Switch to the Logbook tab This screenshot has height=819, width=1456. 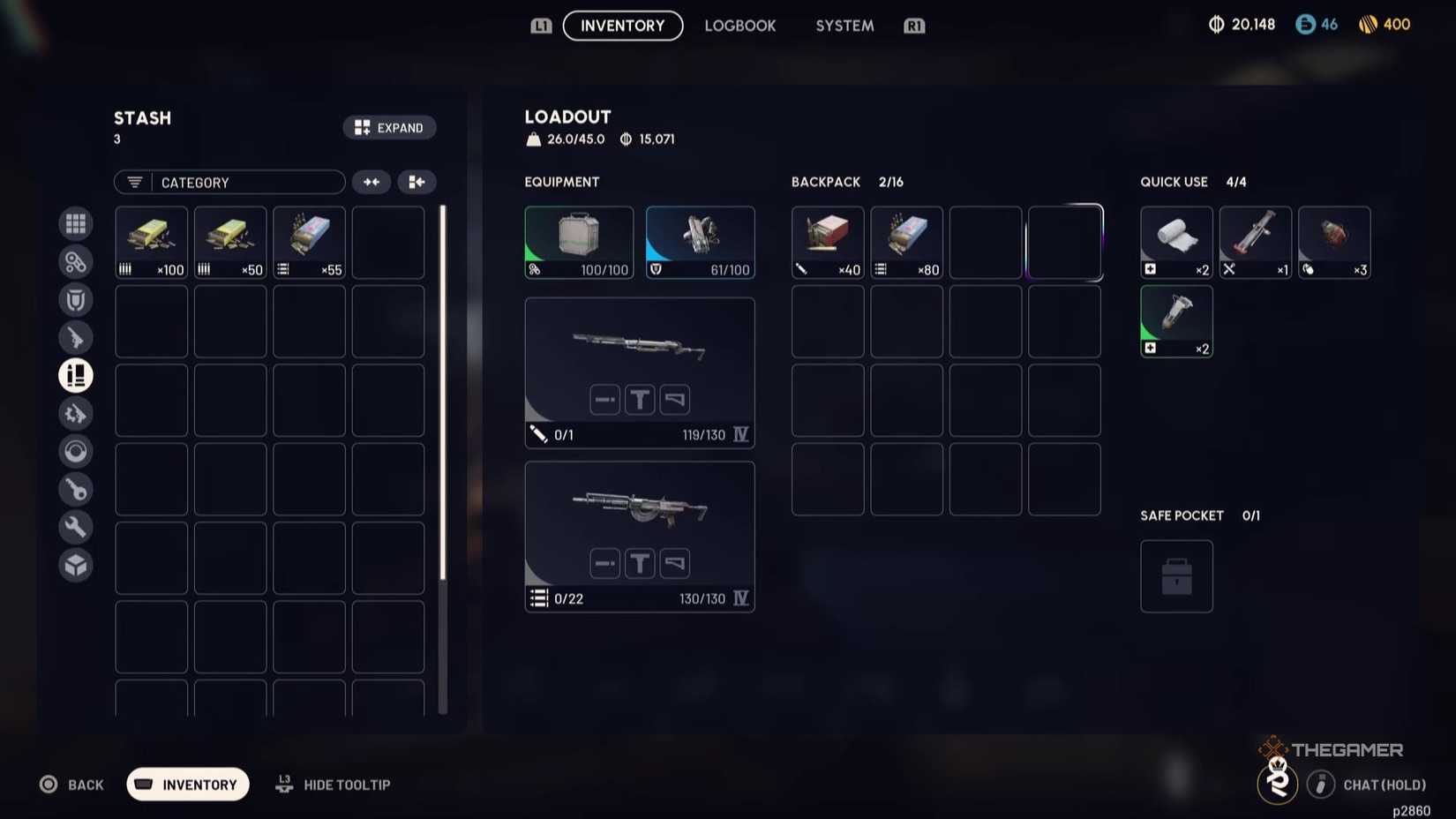coord(740,26)
